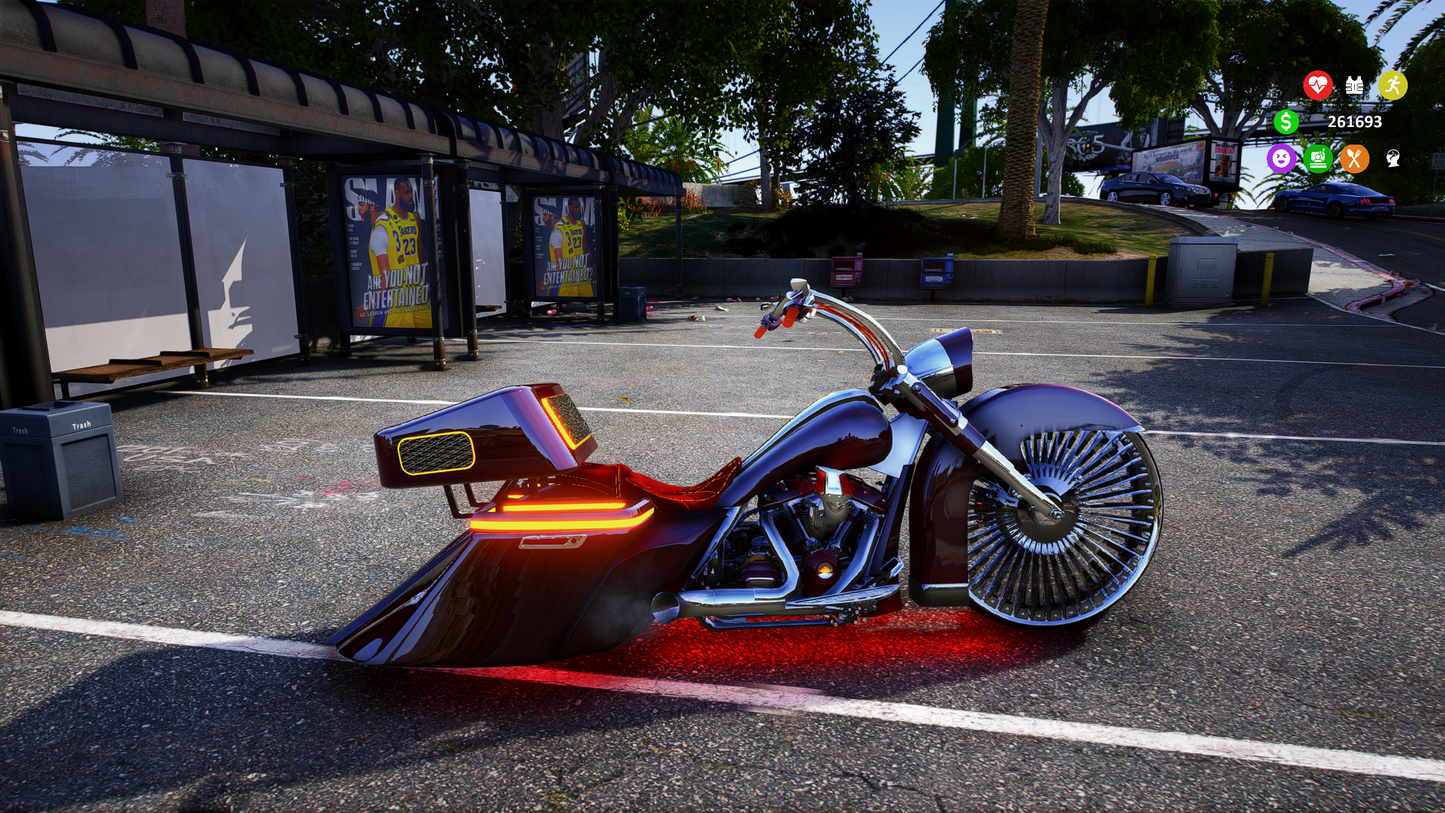Click the green television status icon
The image size is (1445, 813).
pyautogui.click(x=1318, y=157)
